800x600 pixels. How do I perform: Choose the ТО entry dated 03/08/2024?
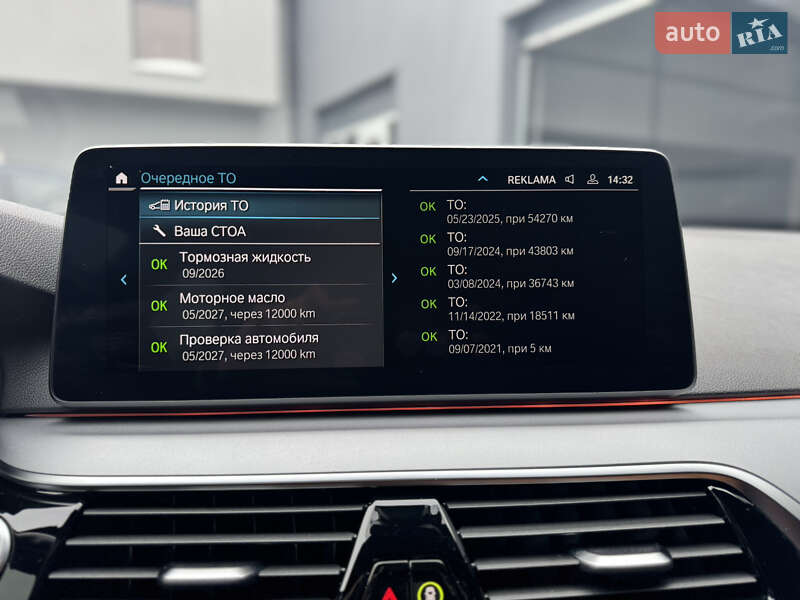tap(510, 276)
